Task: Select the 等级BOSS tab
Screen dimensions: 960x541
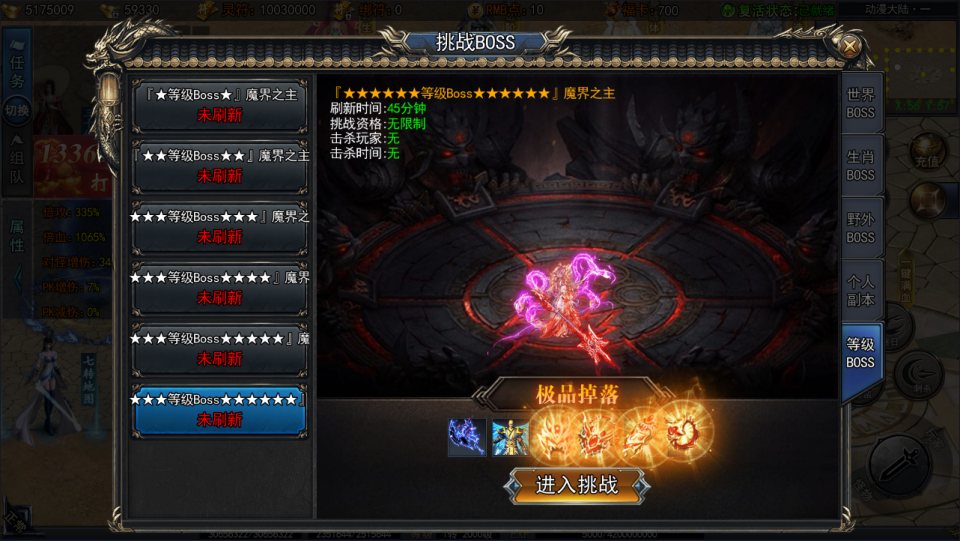Action: 860,353
